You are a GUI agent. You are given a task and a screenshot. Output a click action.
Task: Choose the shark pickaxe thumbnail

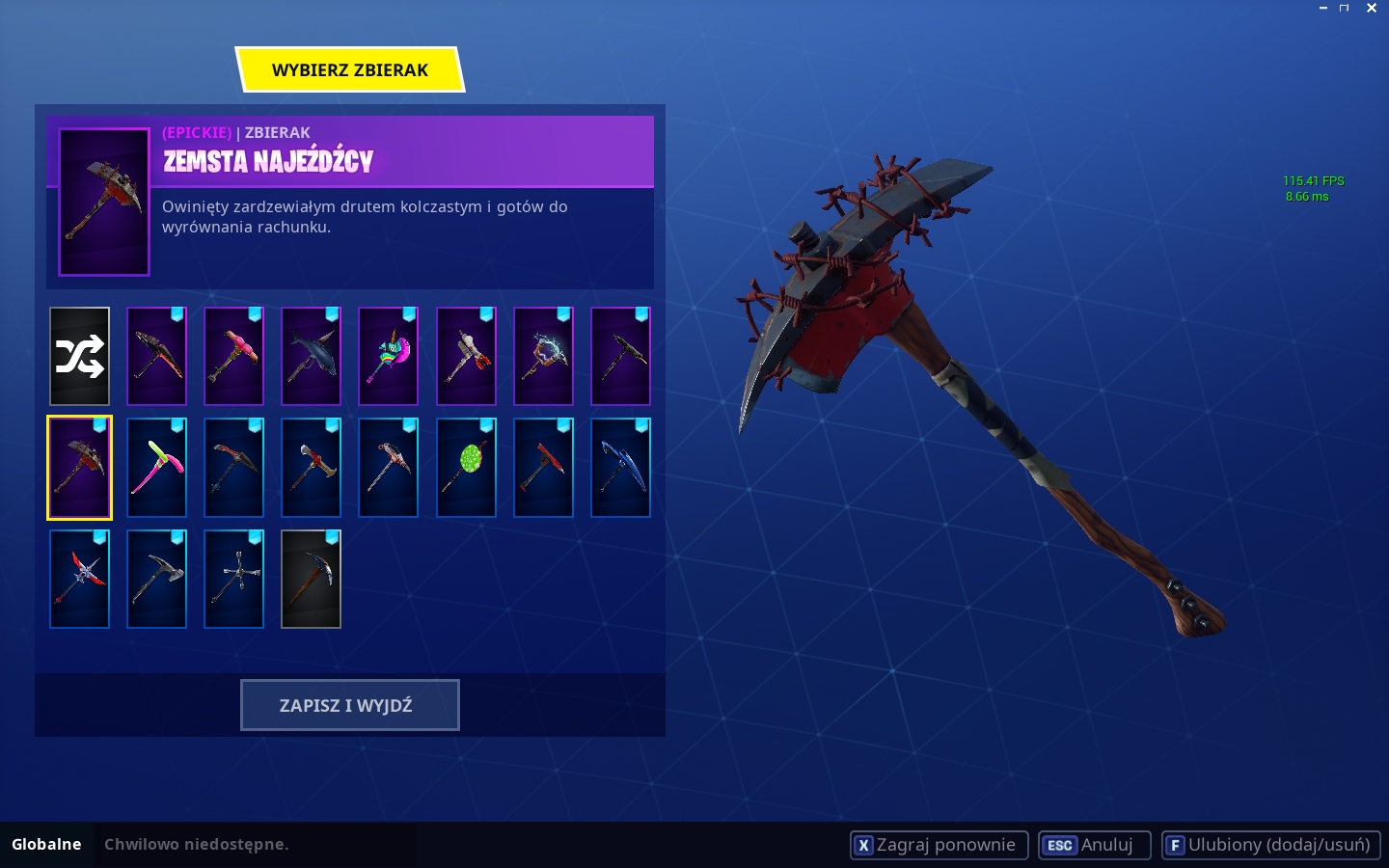[x=311, y=356]
